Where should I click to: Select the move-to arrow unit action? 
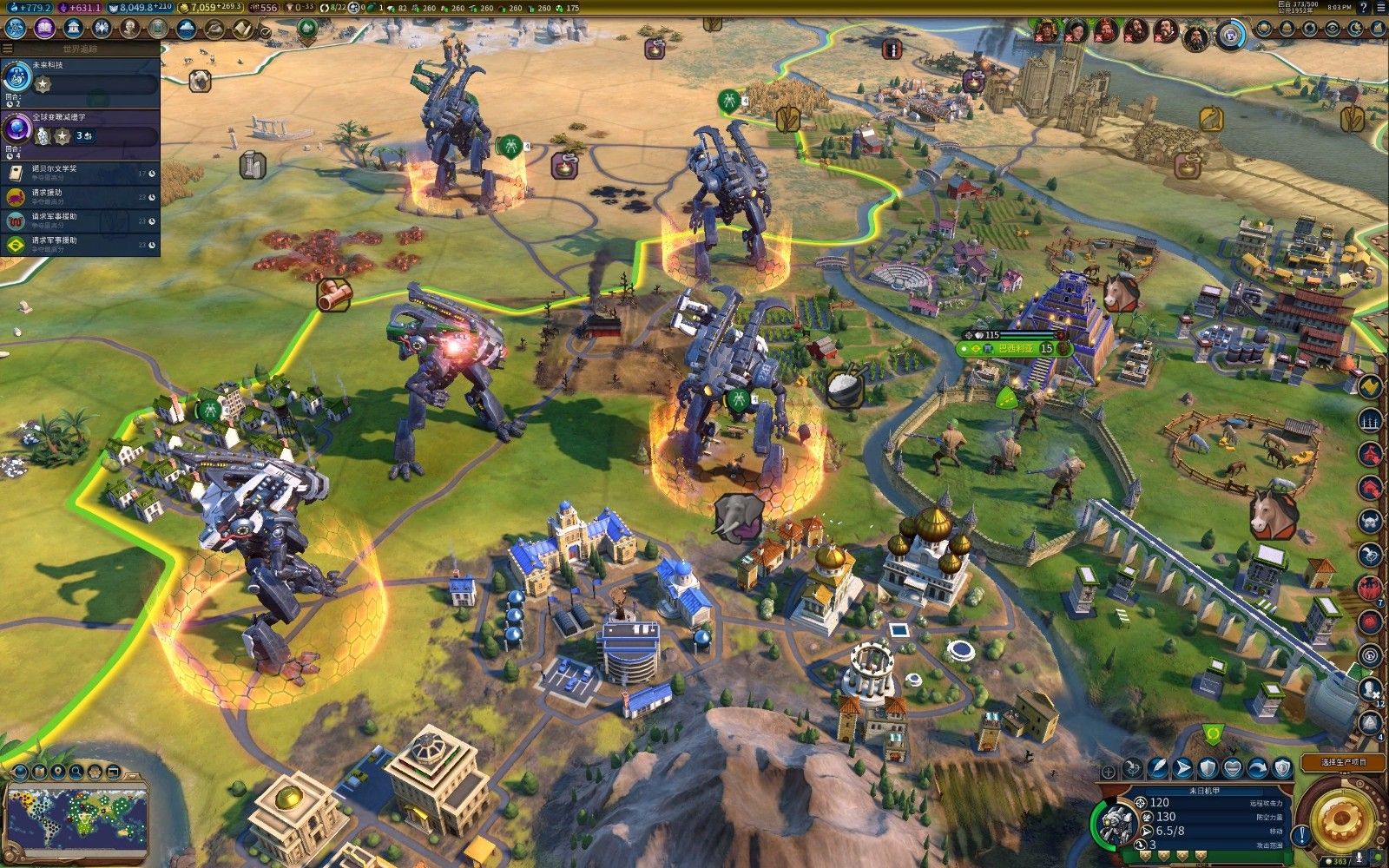coord(1182,767)
